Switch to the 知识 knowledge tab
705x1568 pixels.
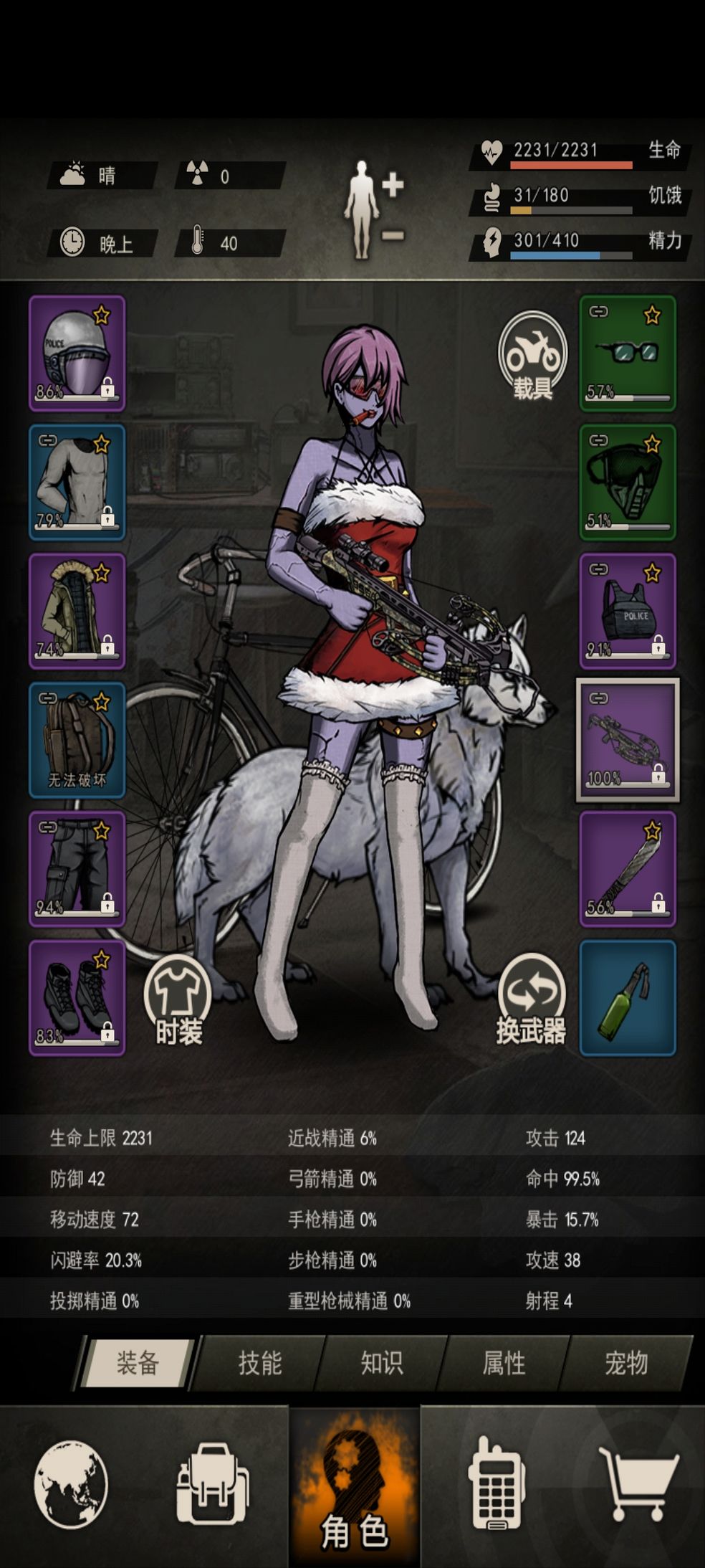[x=382, y=1363]
